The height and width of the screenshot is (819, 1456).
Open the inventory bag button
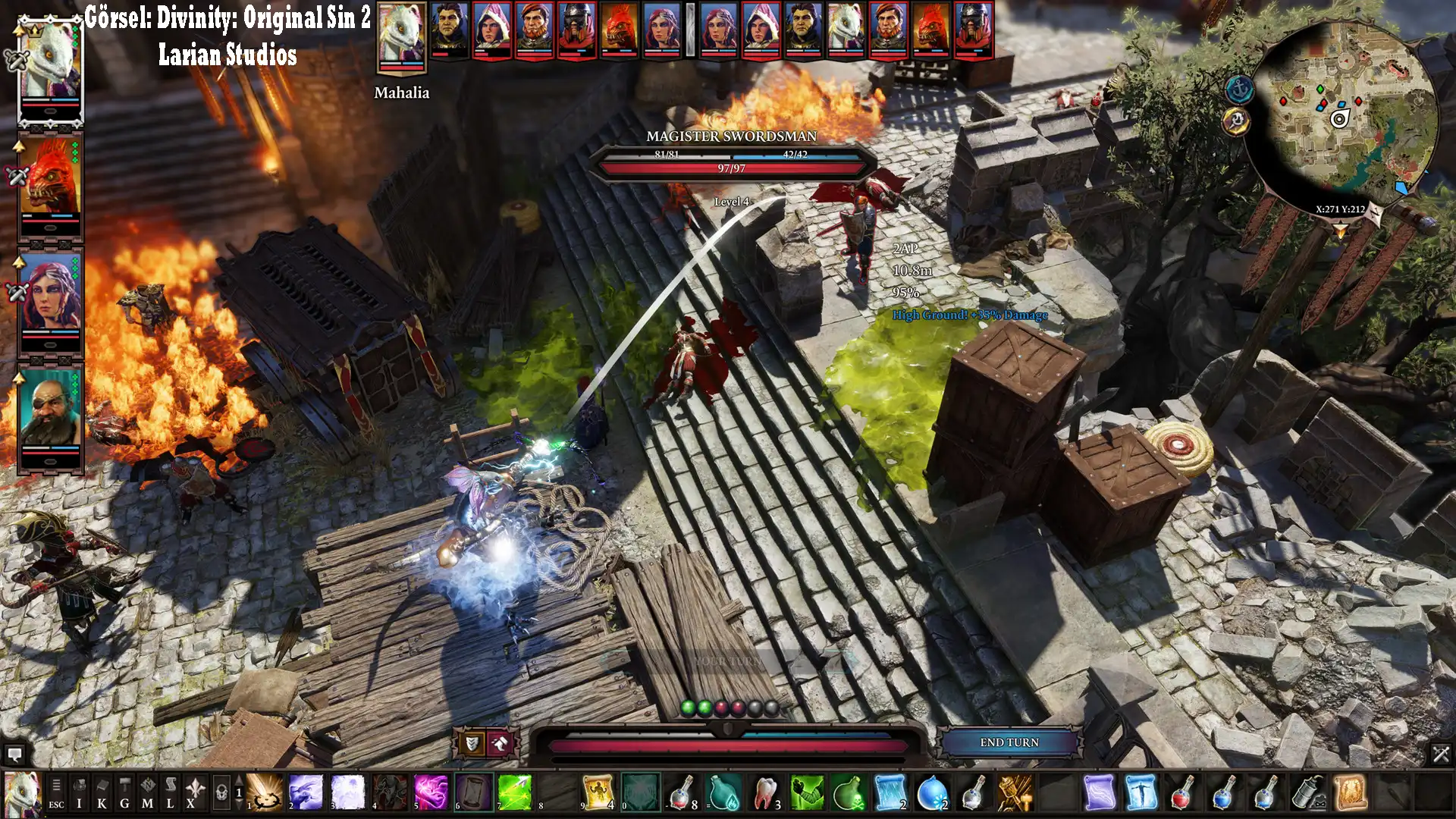[x=79, y=793]
